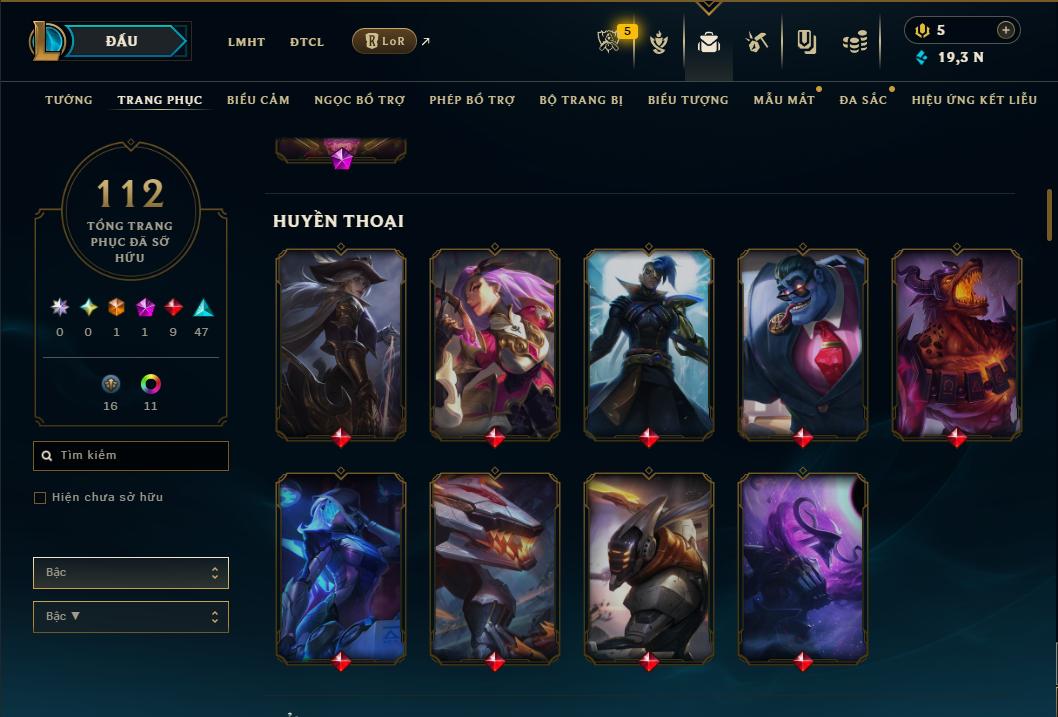Open the BIỂU CẢM tab
Viewport: 1058px width, 717px height.
tap(258, 100)
